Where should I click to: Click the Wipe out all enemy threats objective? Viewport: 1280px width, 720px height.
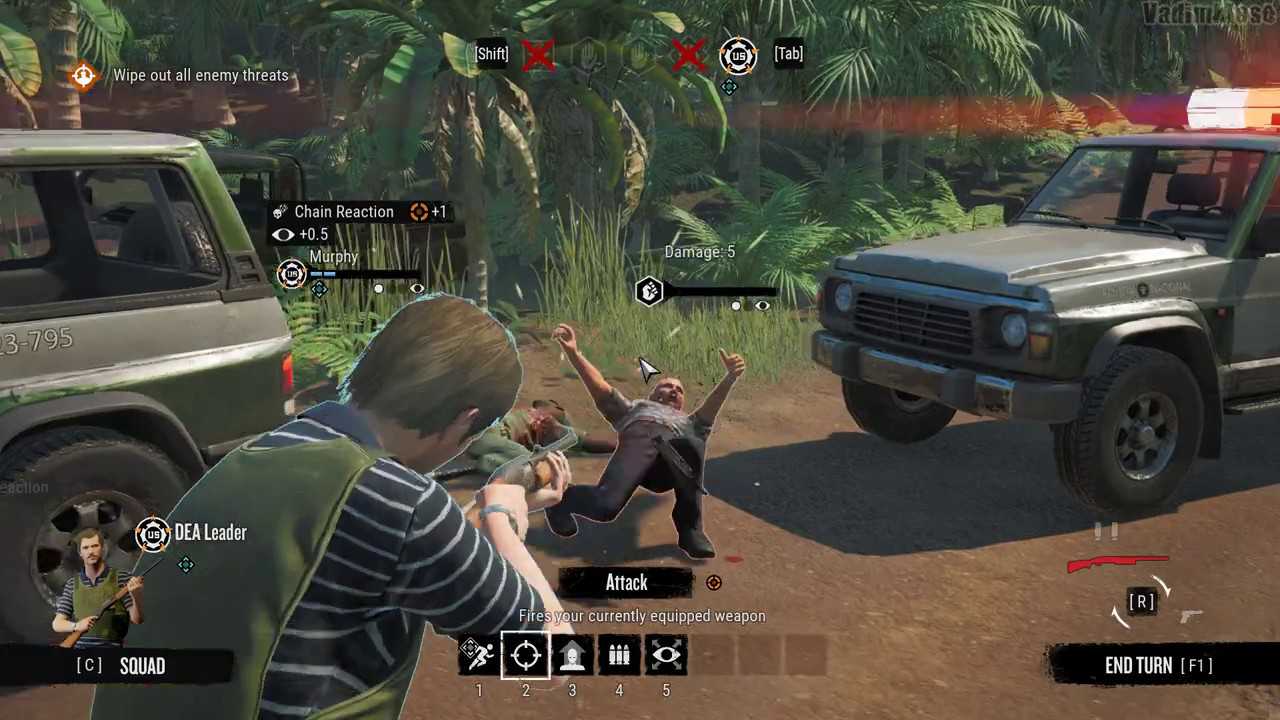(200, 75)
